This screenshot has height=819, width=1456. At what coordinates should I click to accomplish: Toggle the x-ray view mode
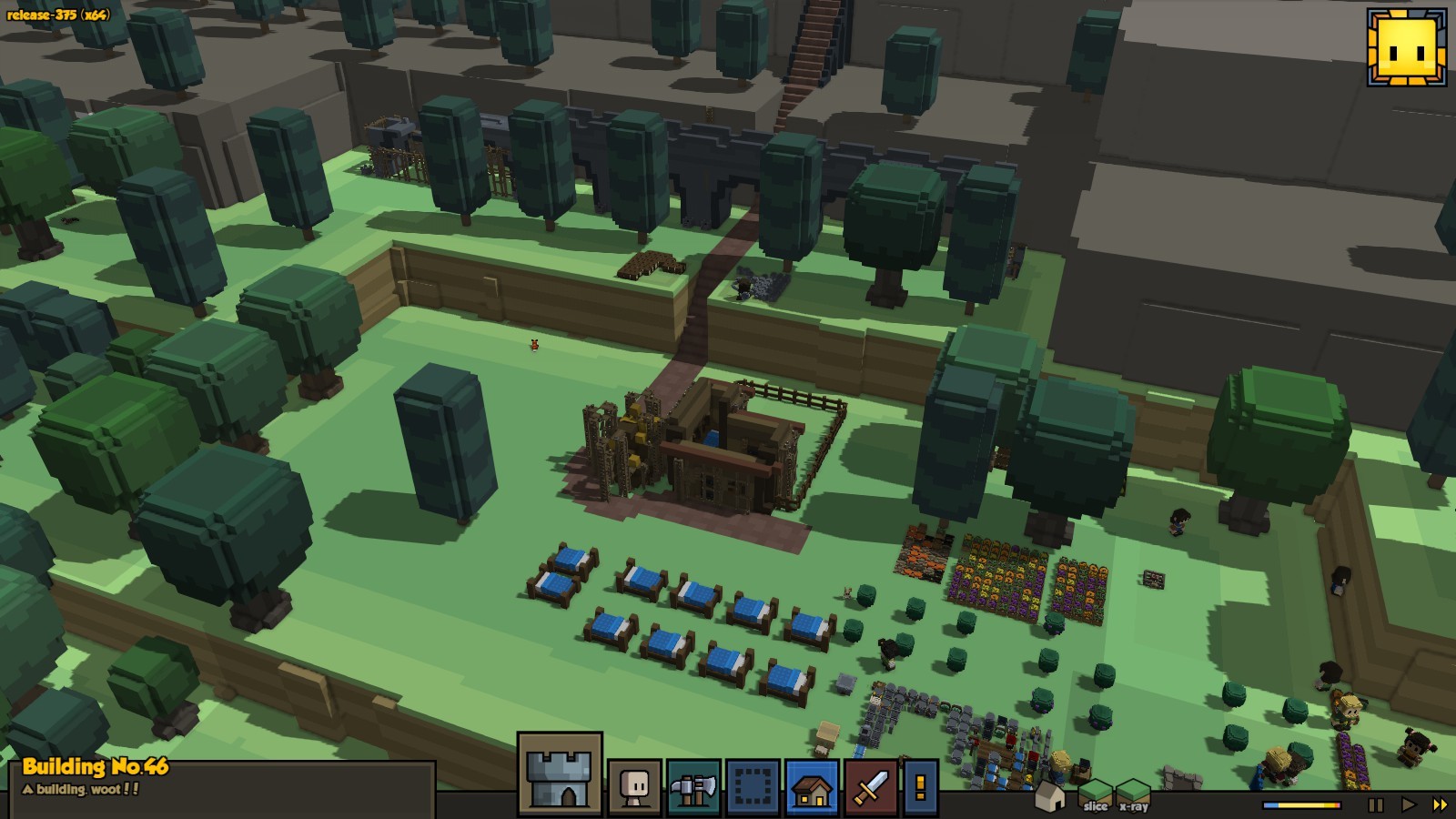coord(1134,795)
